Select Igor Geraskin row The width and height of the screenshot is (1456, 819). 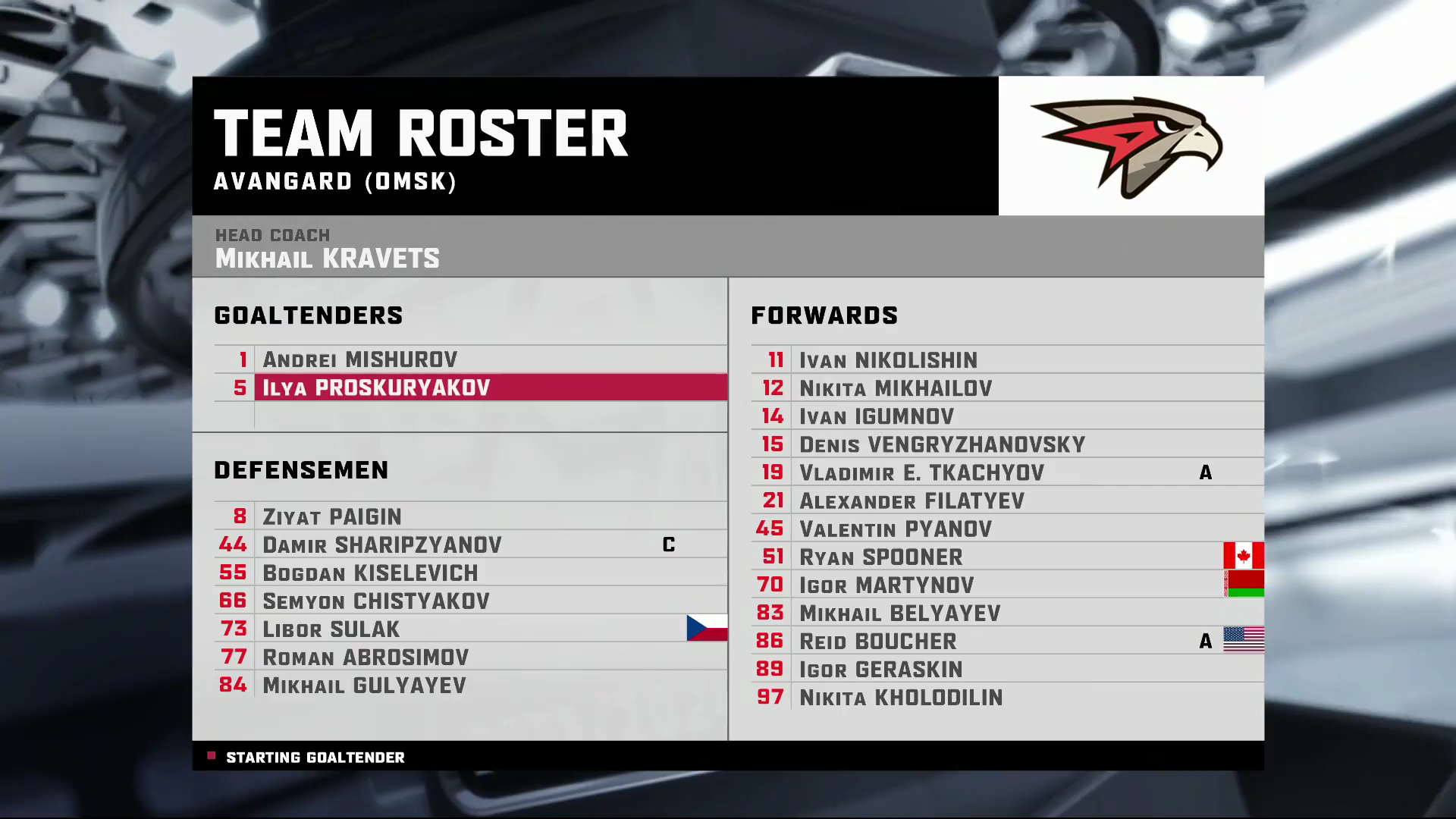click(880, 669)
